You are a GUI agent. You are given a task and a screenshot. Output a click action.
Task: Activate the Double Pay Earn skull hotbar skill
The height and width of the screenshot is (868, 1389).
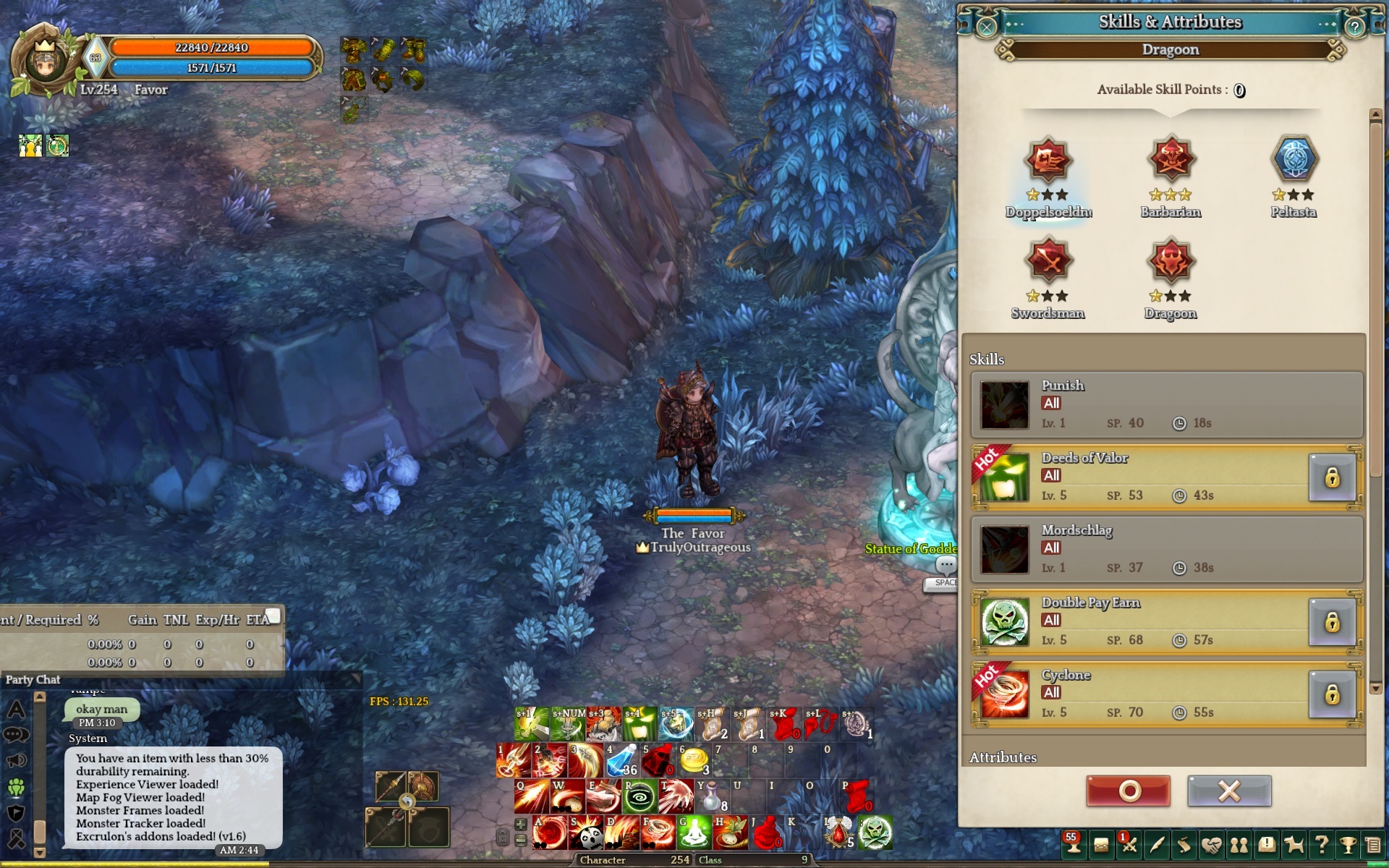(875, 833)
